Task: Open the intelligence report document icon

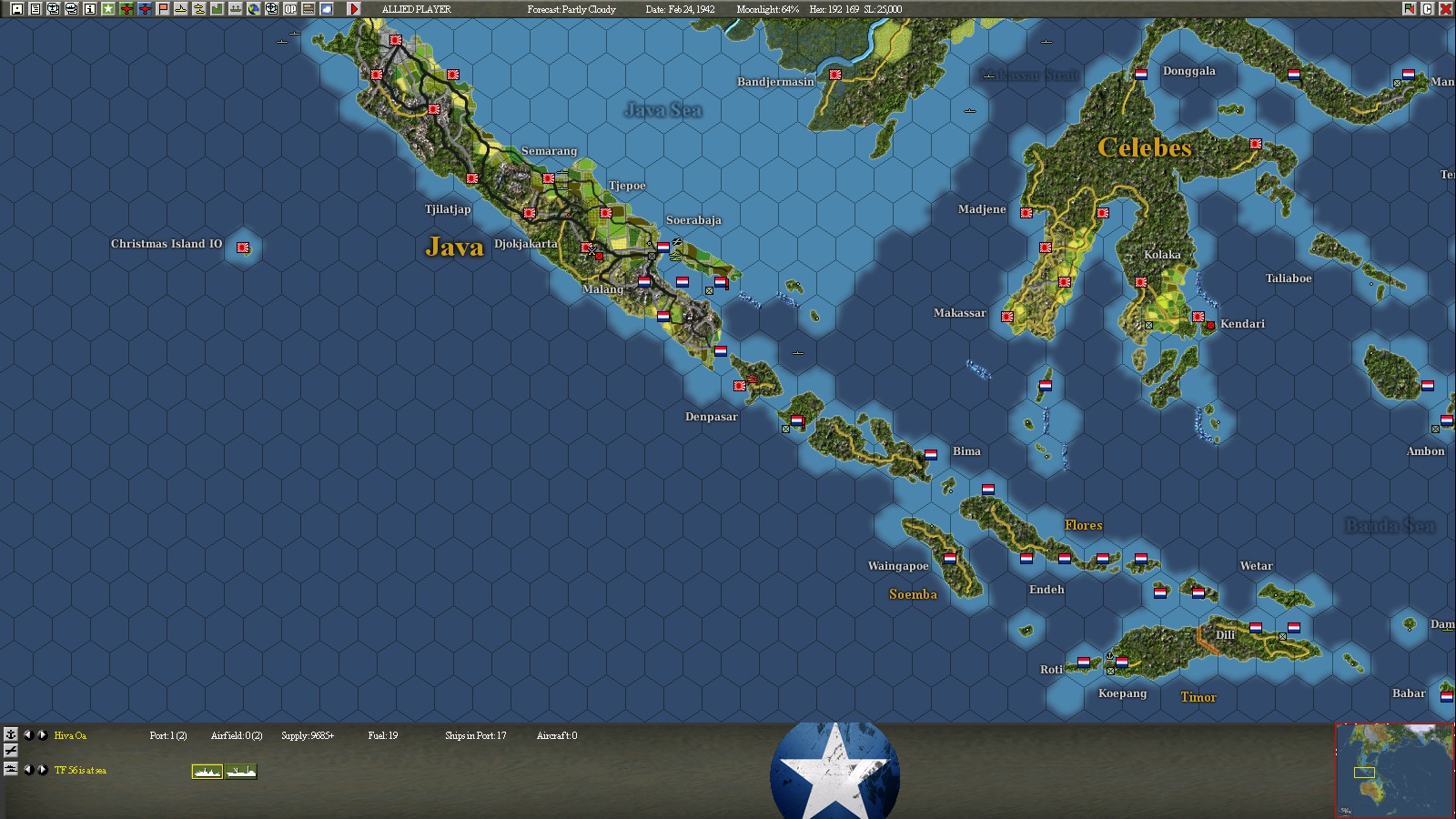Action: click(35, 9)
